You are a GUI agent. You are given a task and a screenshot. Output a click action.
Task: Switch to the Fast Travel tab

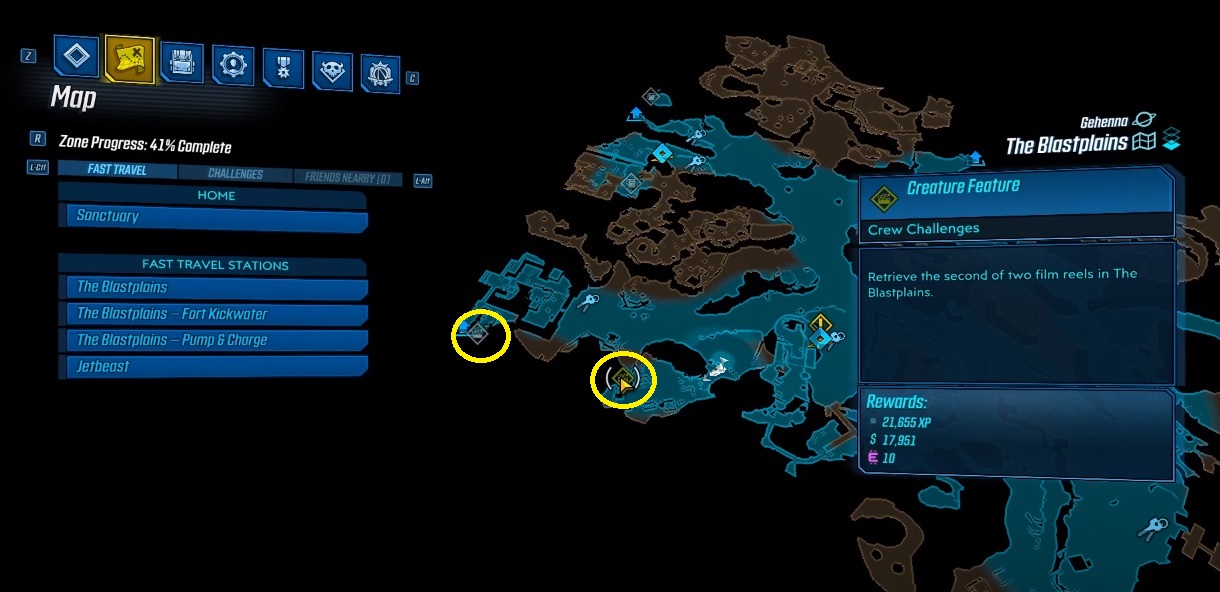coord(117,170)
